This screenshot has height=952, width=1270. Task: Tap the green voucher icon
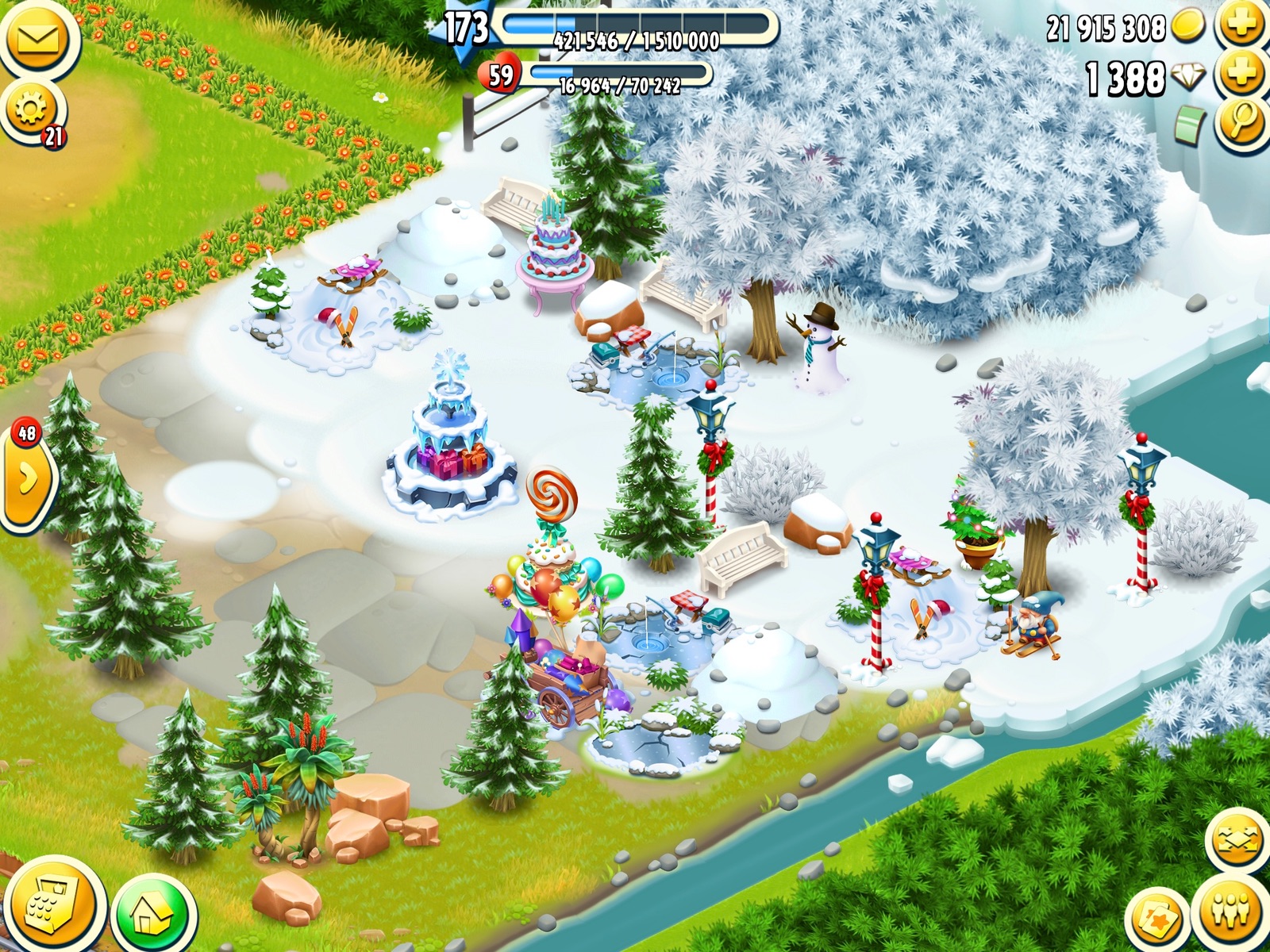(x=1190, y=125)
